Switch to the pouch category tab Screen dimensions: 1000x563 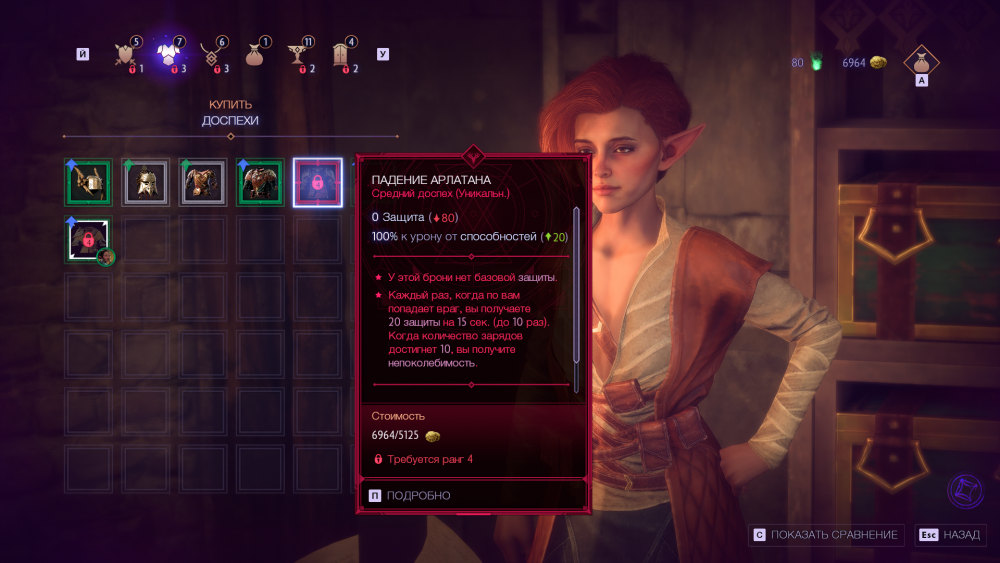pos(255,54)
